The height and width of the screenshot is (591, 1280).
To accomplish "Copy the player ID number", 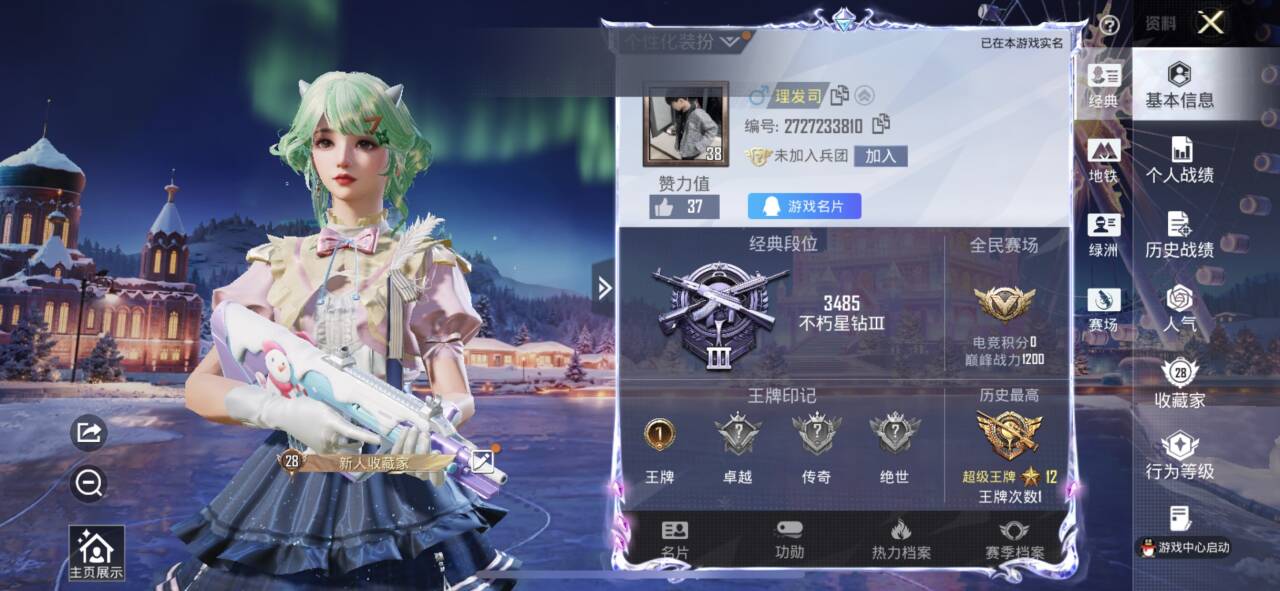I will coord(881,125).
